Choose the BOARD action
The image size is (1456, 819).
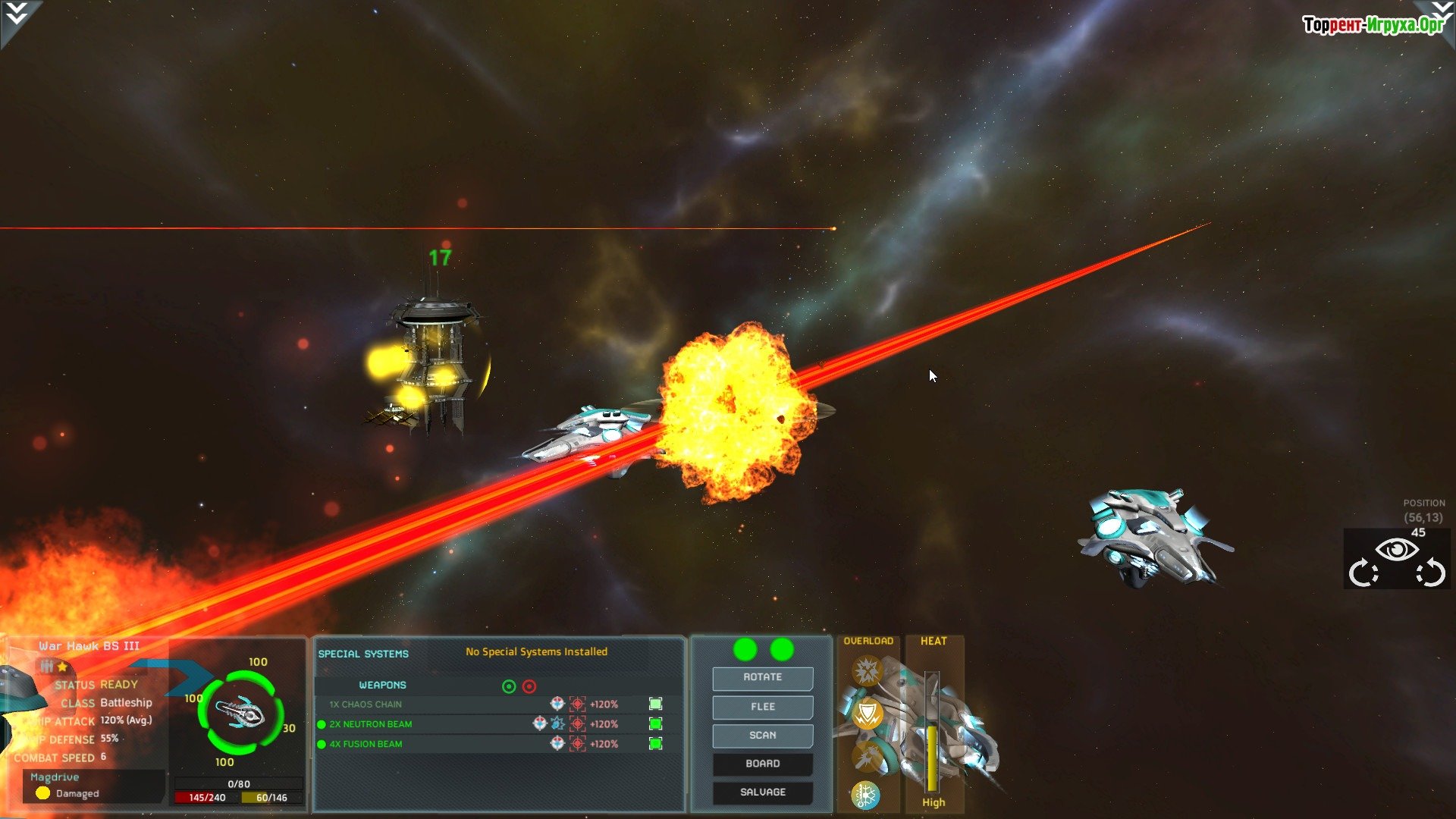762,764
